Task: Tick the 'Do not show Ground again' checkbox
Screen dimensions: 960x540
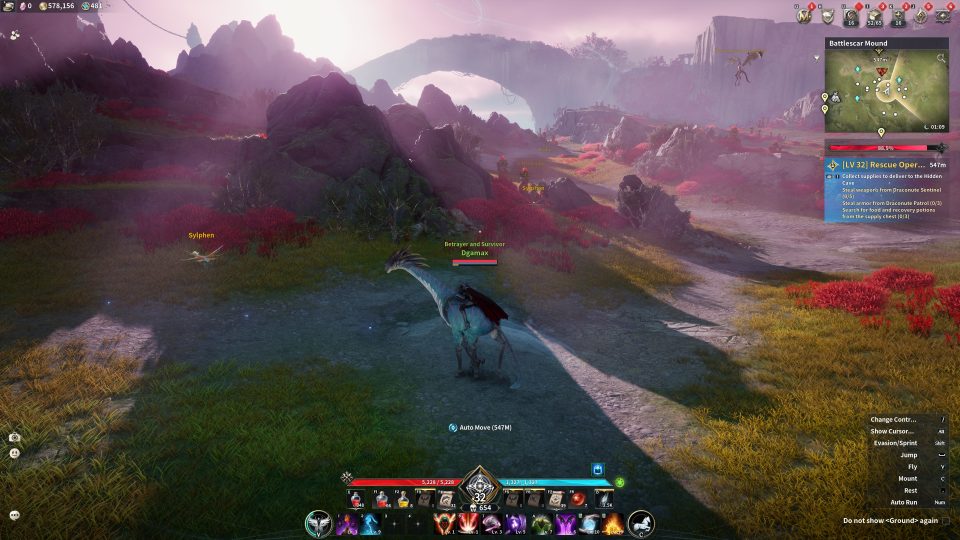Action: coord(946,520)
